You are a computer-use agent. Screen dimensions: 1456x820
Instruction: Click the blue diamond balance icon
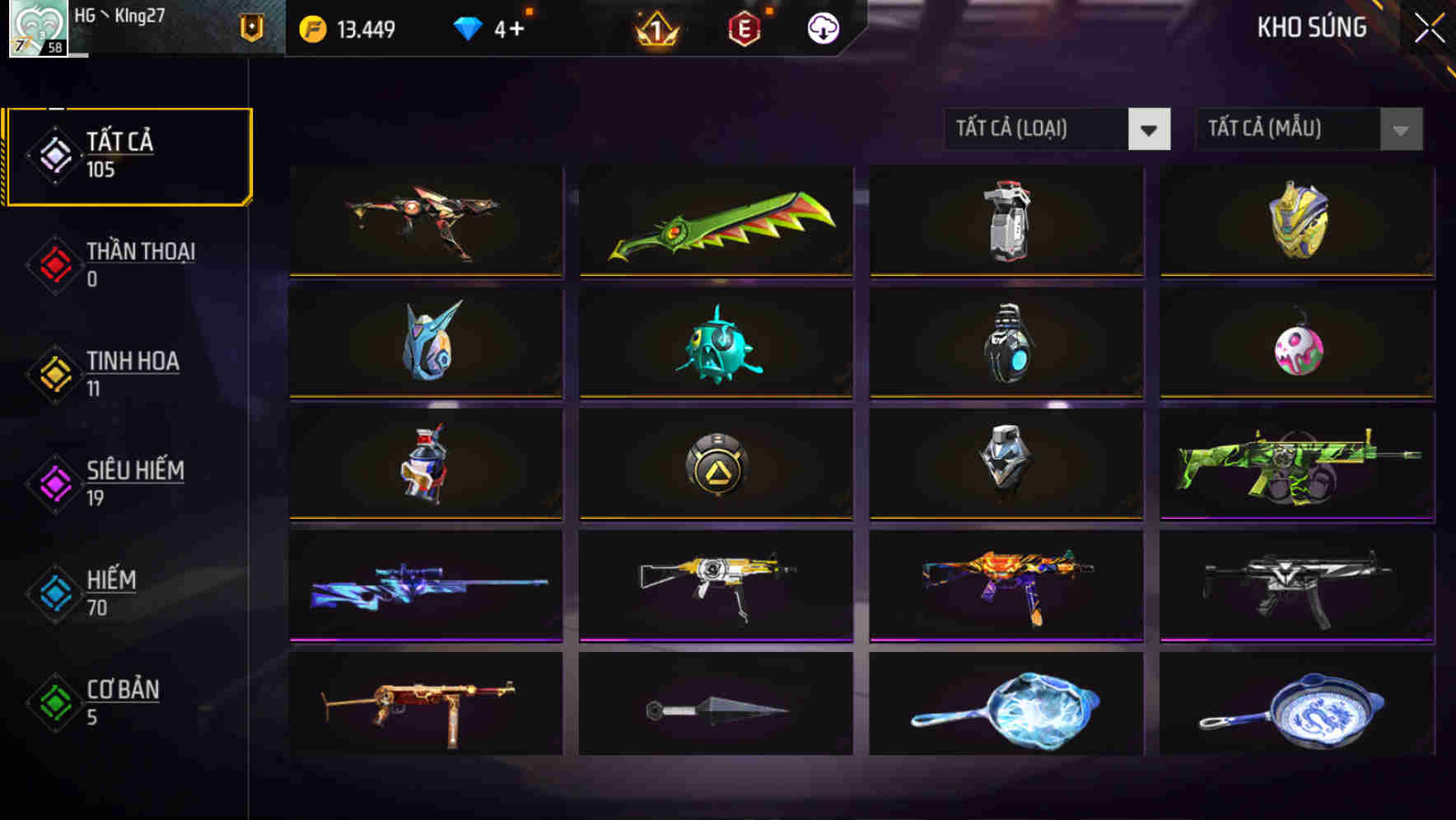click(466, 27)
